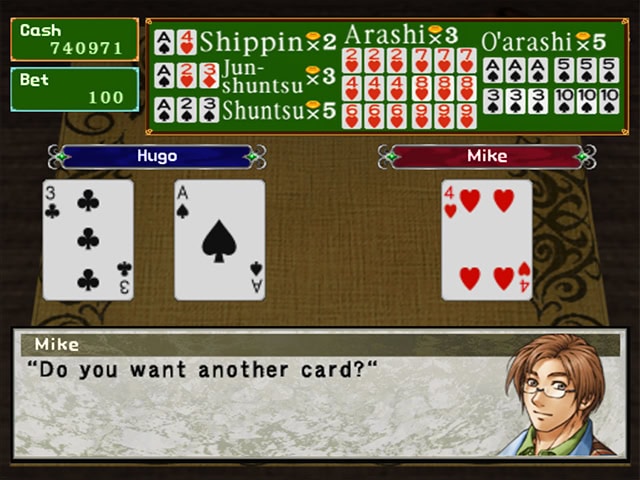Click the Mike opponent name banner
Viewport: 640px width, 480px height.
pyautogui.click(x=487, y=157)
